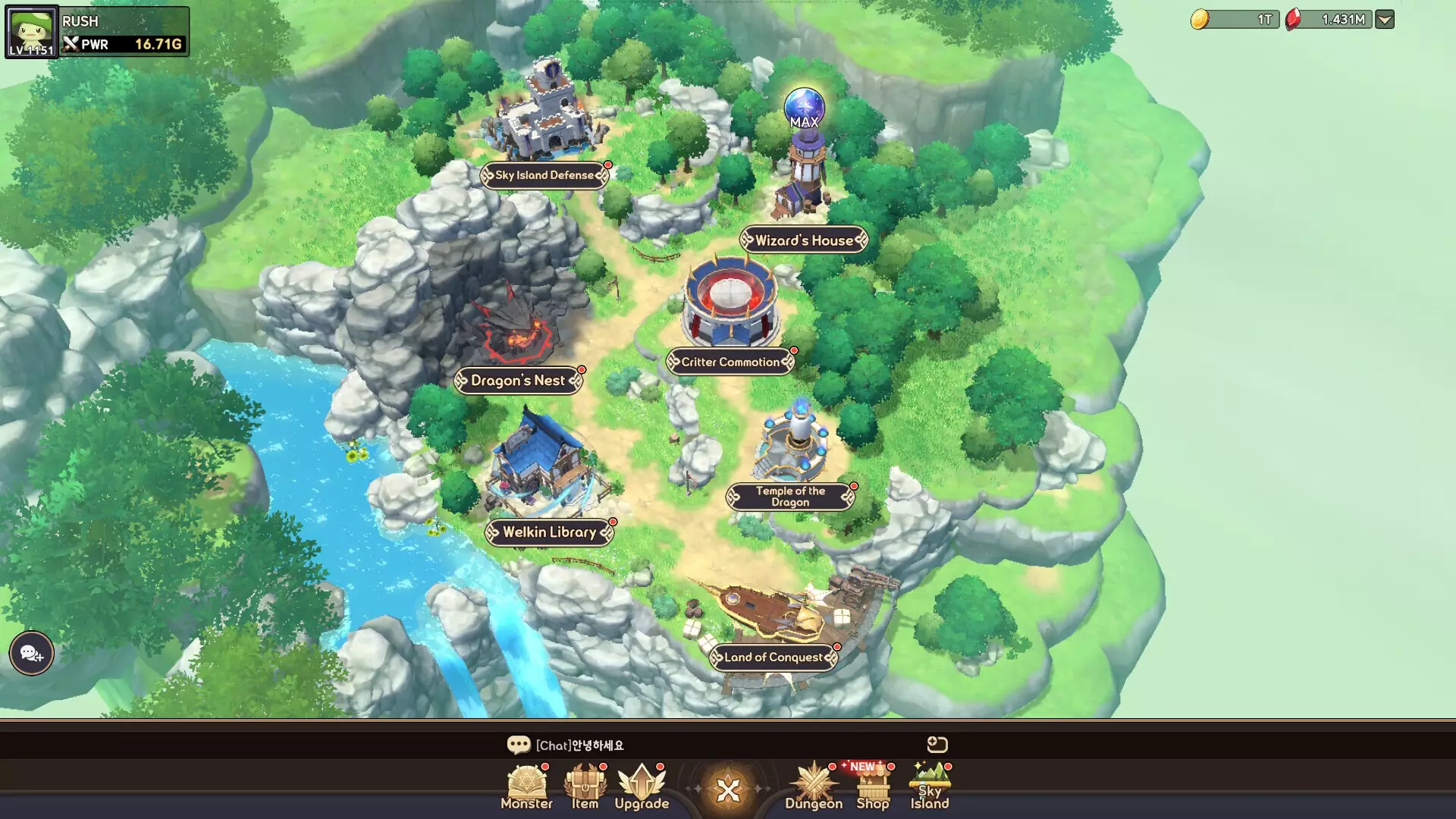Enter the Dragon's Nest
The height and width of the screenshot is (819, 1456).
519,381
